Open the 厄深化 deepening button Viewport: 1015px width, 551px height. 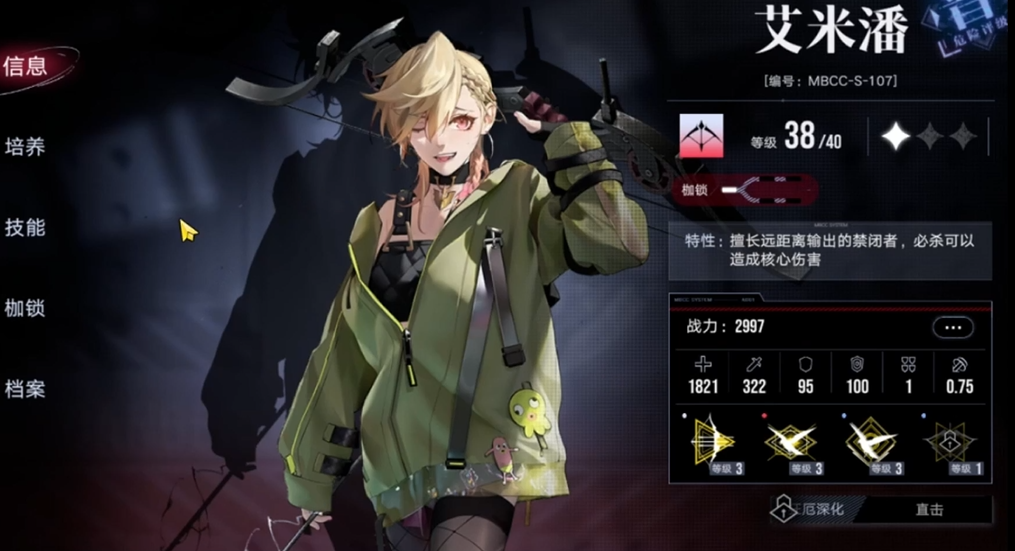pyautogui.click(x=811, y=509)
